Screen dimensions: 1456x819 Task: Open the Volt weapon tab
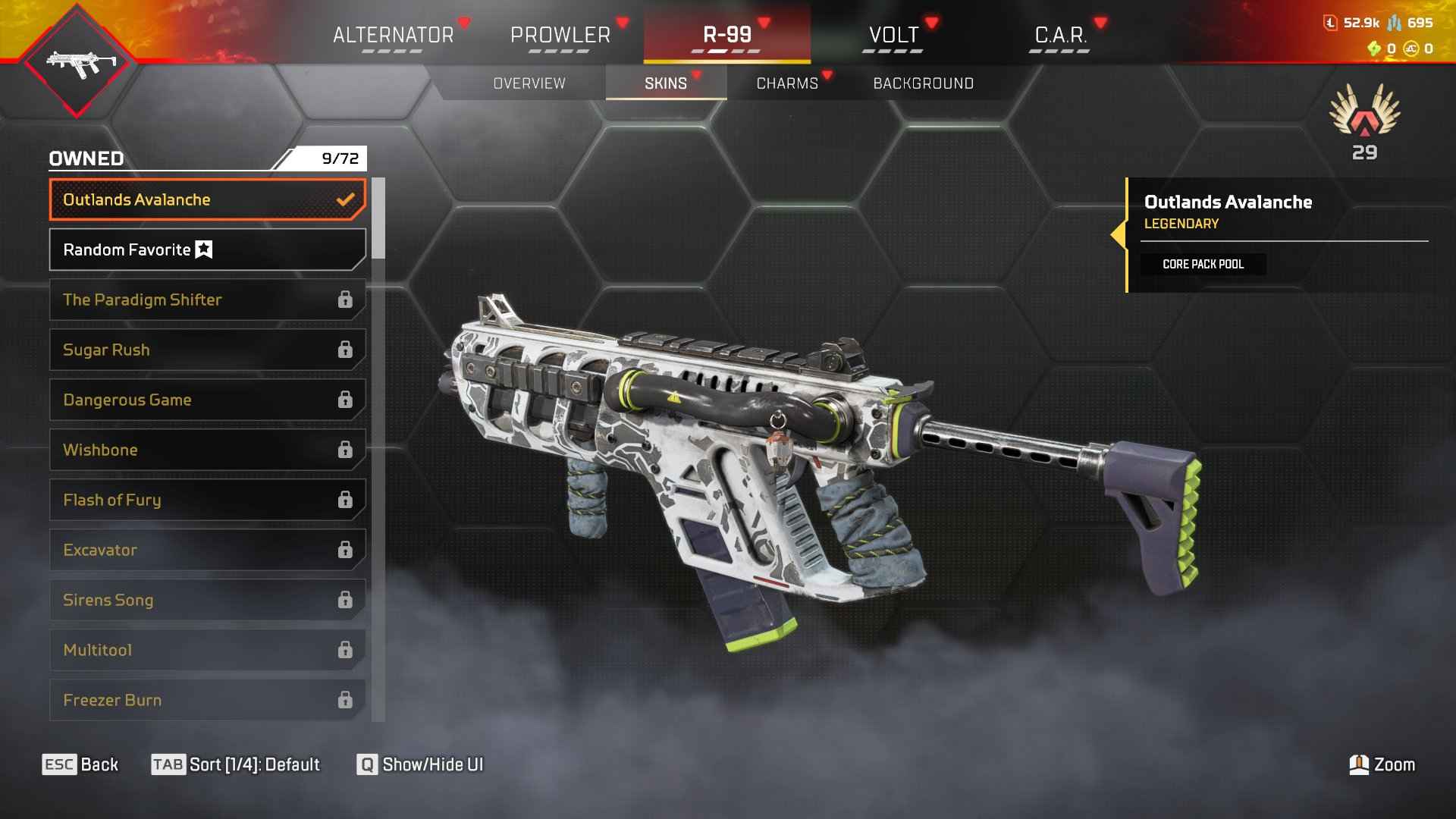click(893, 35)
